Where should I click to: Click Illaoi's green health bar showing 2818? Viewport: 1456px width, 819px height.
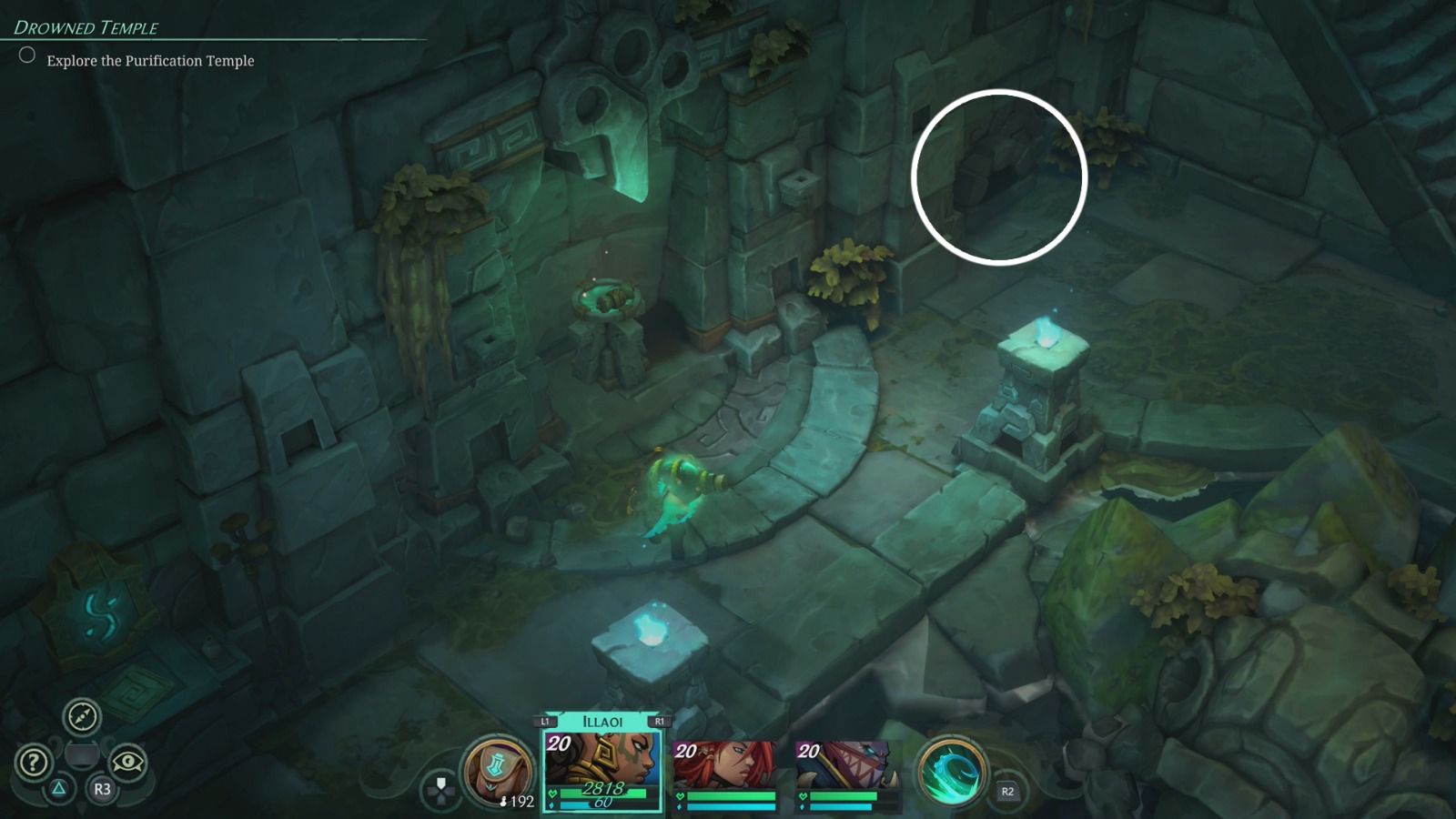(602, 793)
